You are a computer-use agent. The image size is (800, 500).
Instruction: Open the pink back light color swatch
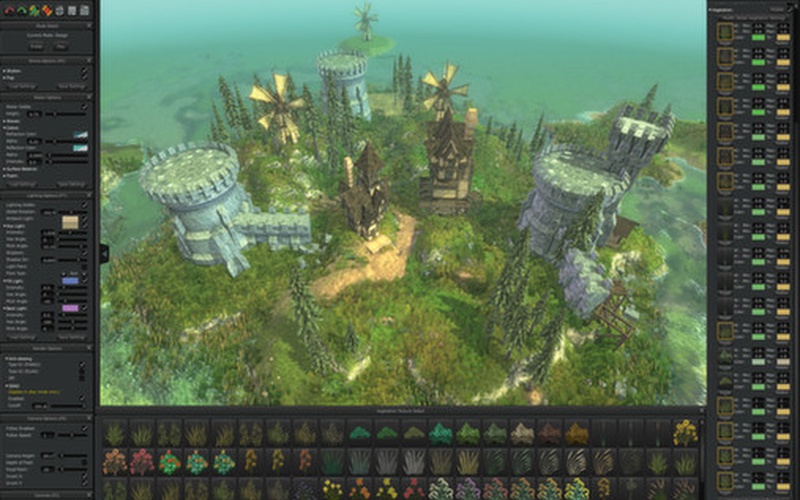(70, 308)
